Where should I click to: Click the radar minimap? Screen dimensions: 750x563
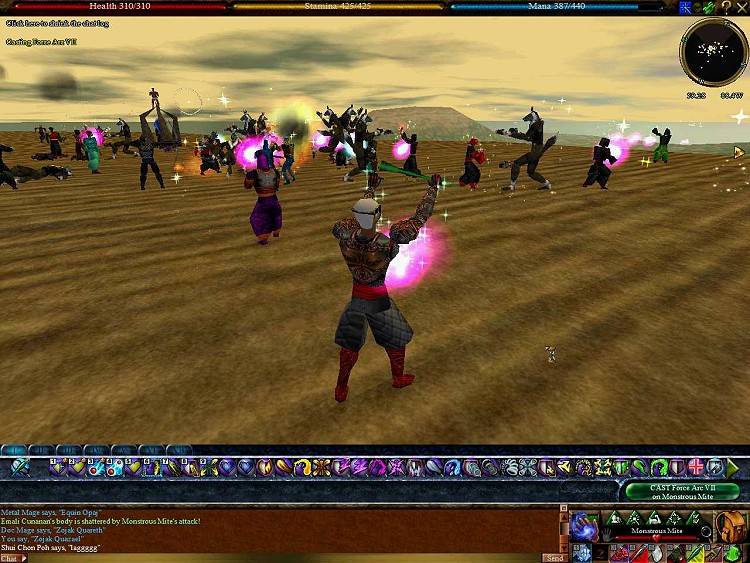point(712,54)
